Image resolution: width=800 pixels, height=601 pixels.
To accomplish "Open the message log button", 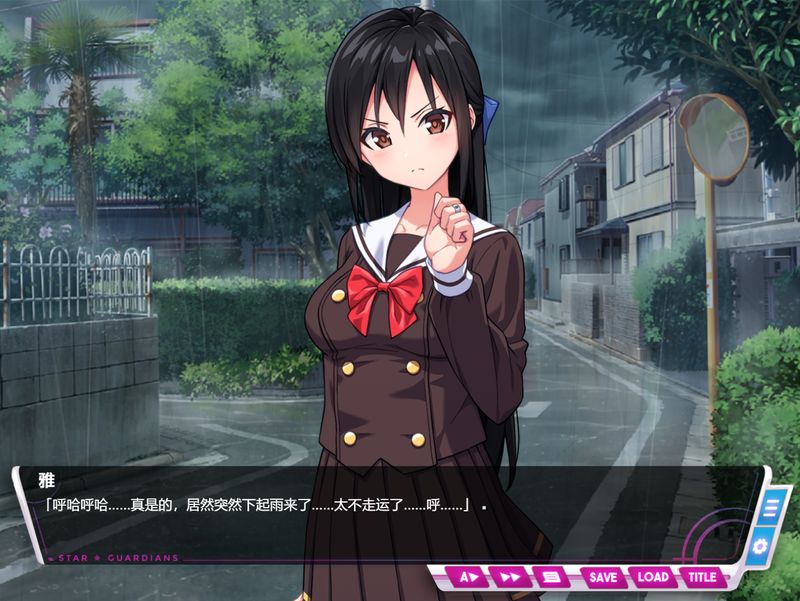I will click(550, 577).
